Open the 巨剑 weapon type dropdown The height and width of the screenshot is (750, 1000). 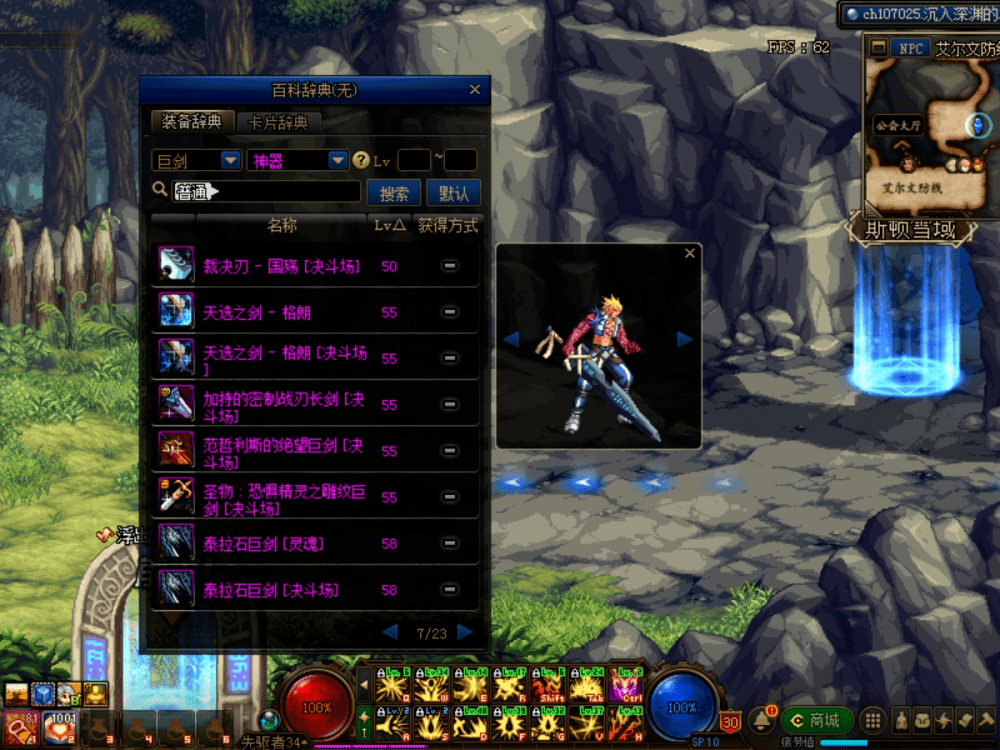click(231, 160)
